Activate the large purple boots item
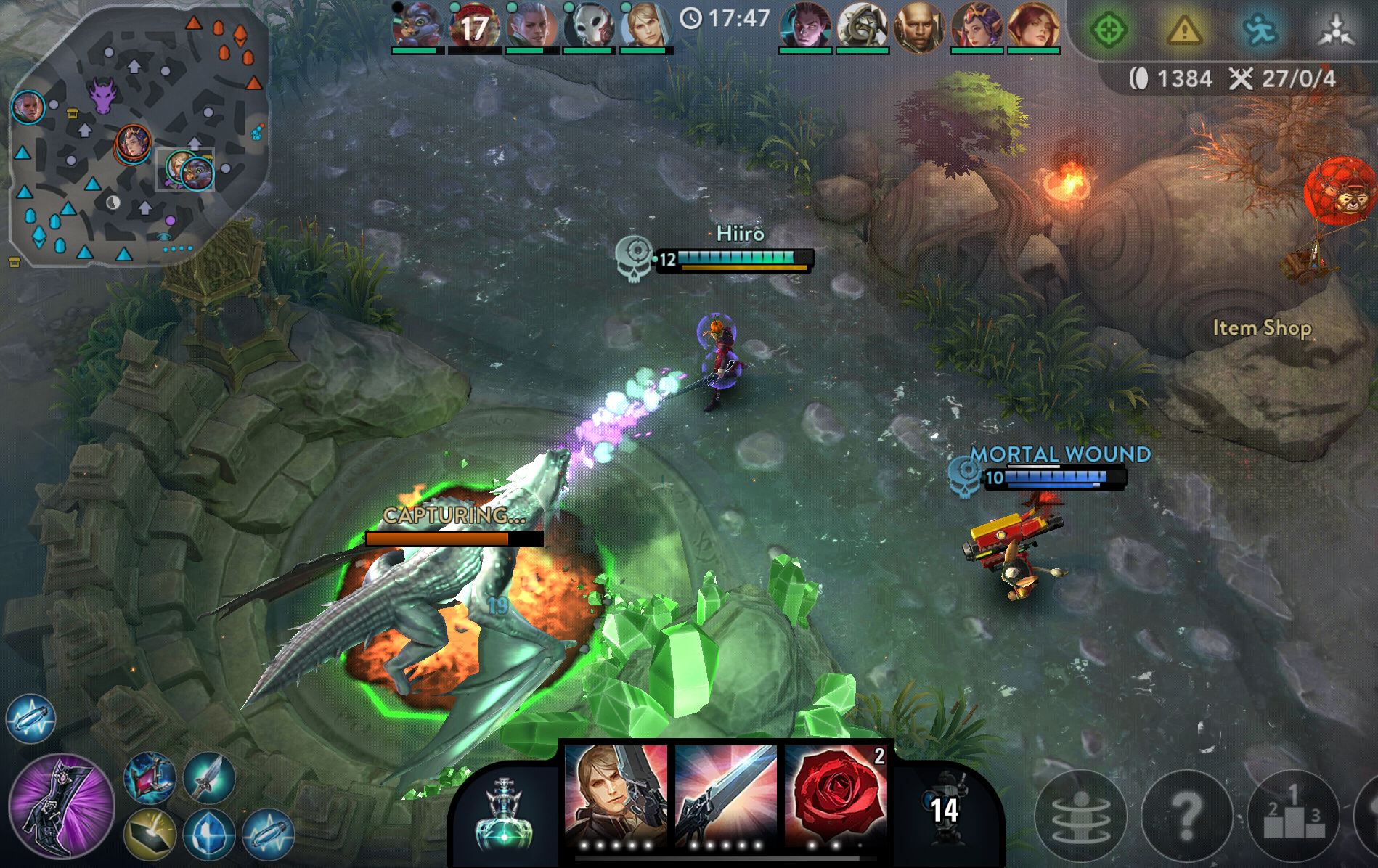This screenshot has width=1378, height=868. click(x=62, y=806)
